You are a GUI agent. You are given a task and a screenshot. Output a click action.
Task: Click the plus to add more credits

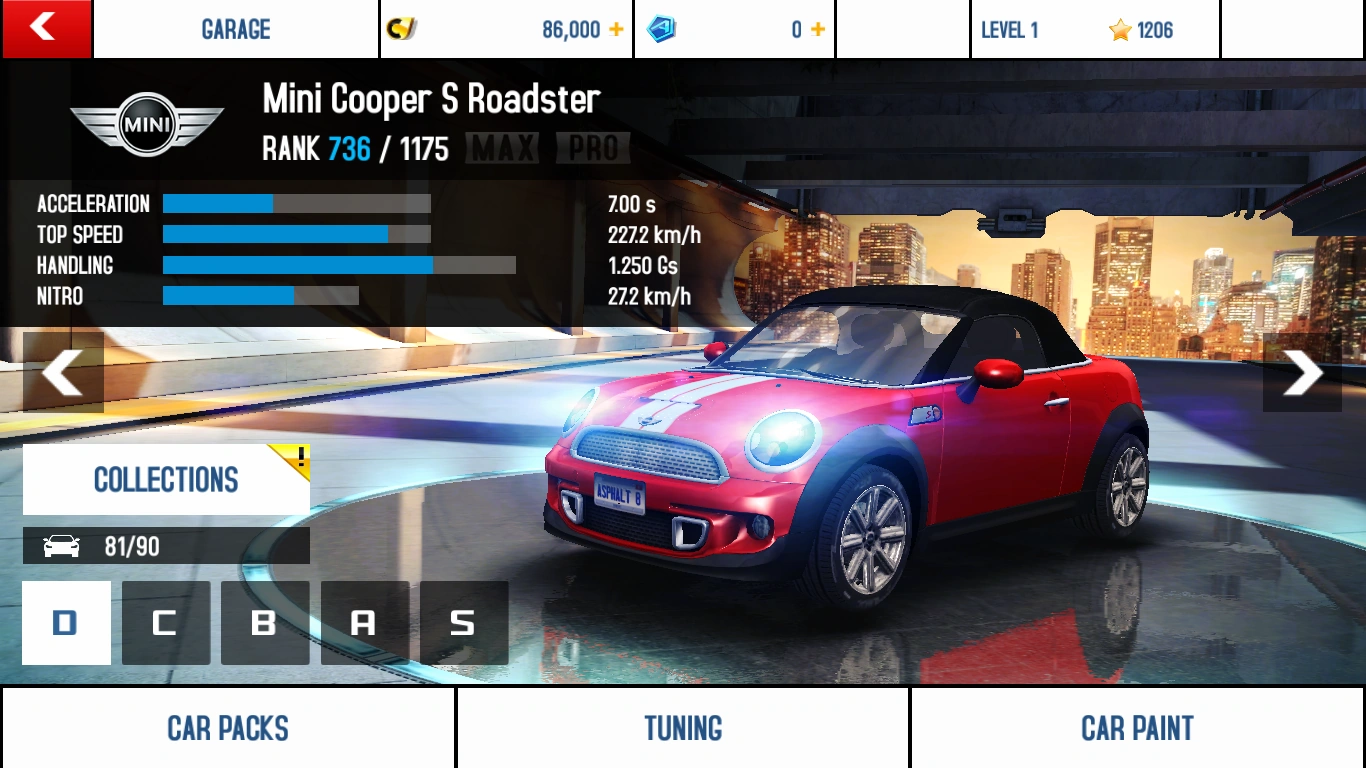[x=618, y=30]
